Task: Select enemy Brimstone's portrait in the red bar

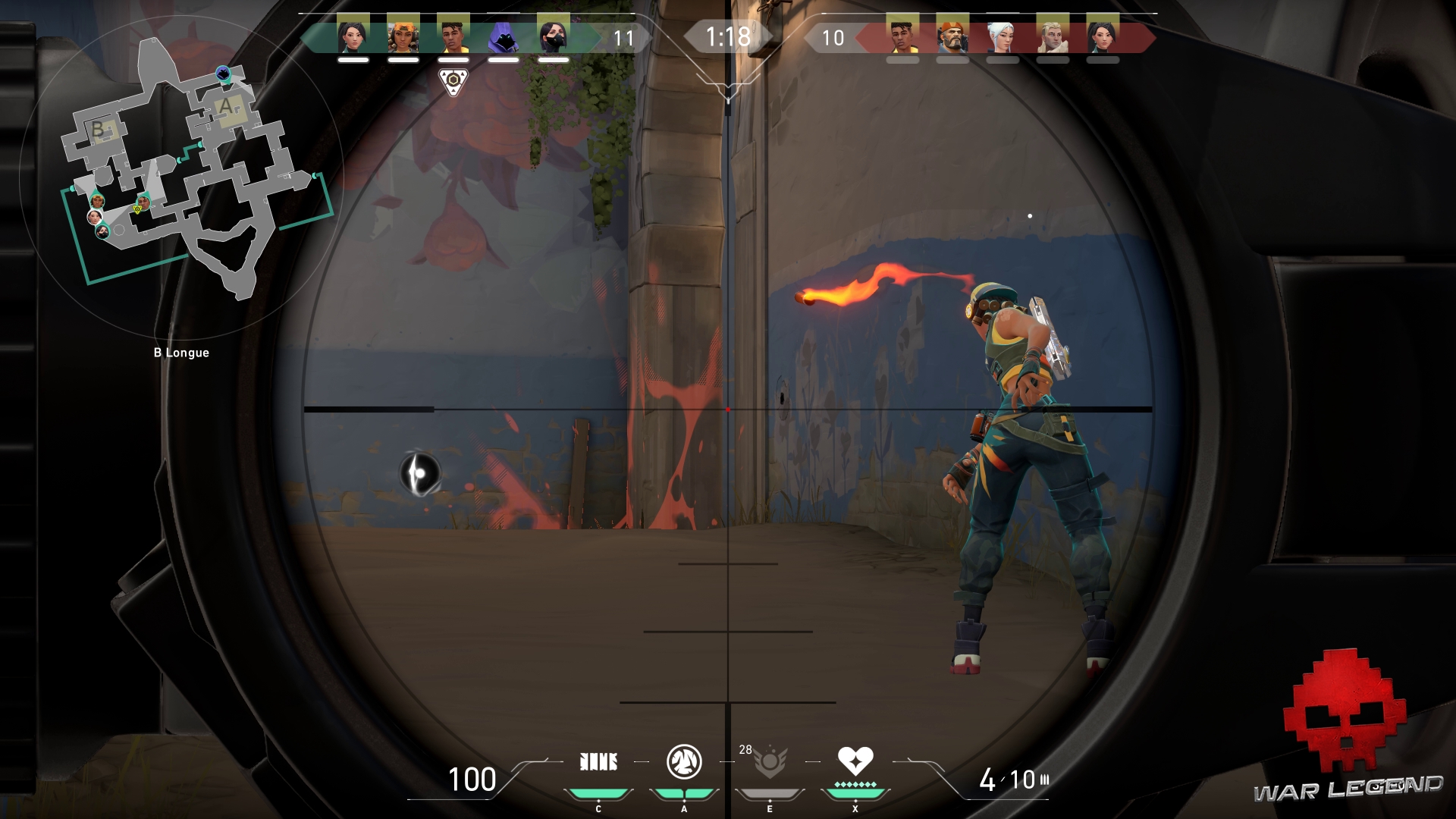Action: coord(952,36)
